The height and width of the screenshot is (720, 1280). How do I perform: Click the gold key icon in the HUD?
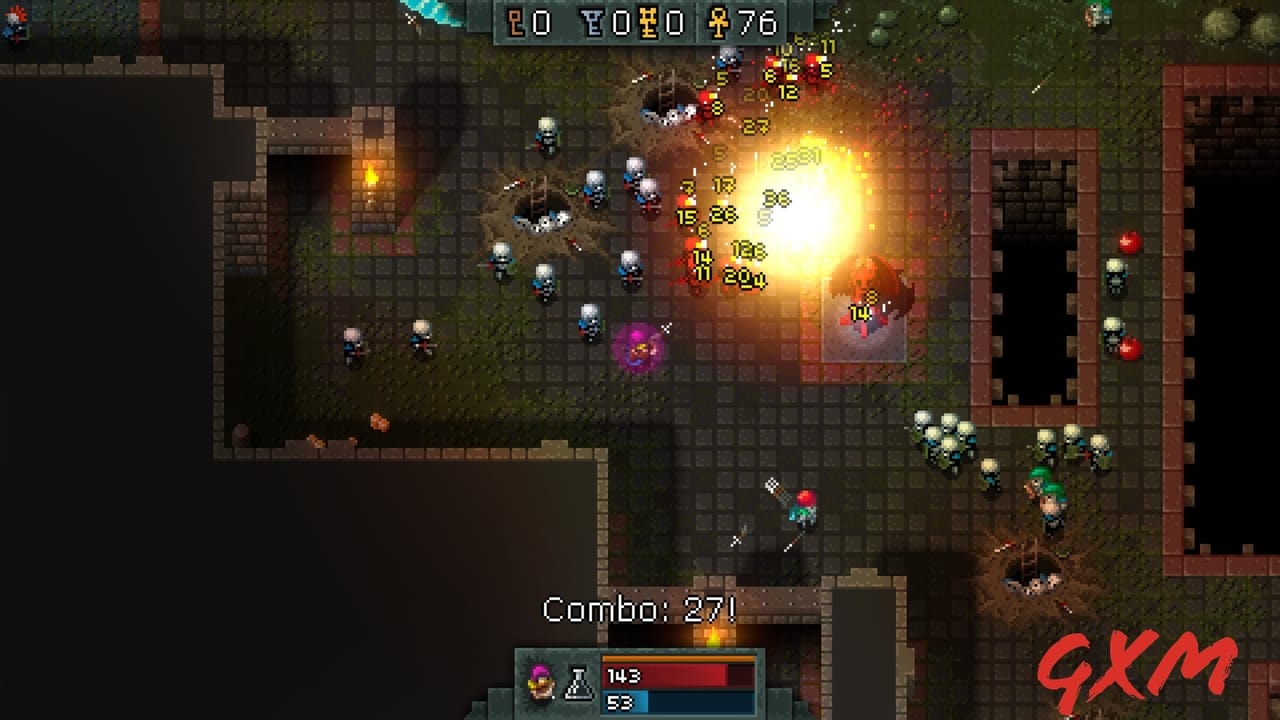650,23
